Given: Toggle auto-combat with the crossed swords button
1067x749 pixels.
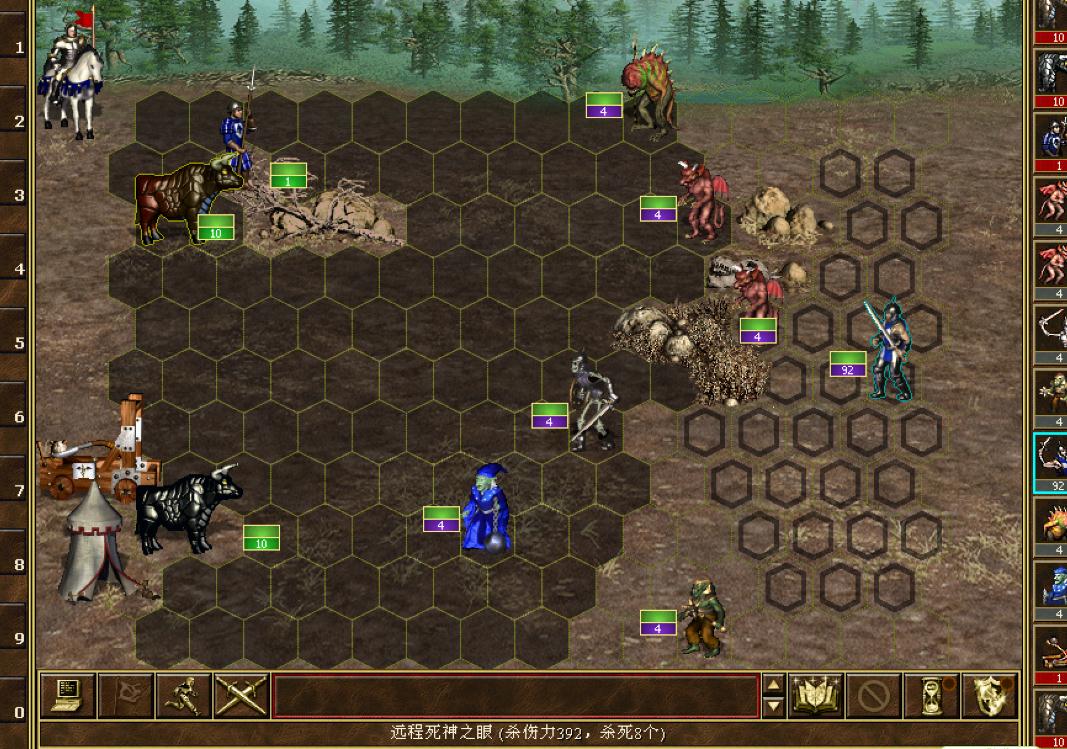Looking at the screenshot, I should pyautogui.click(x=242, y=695).
